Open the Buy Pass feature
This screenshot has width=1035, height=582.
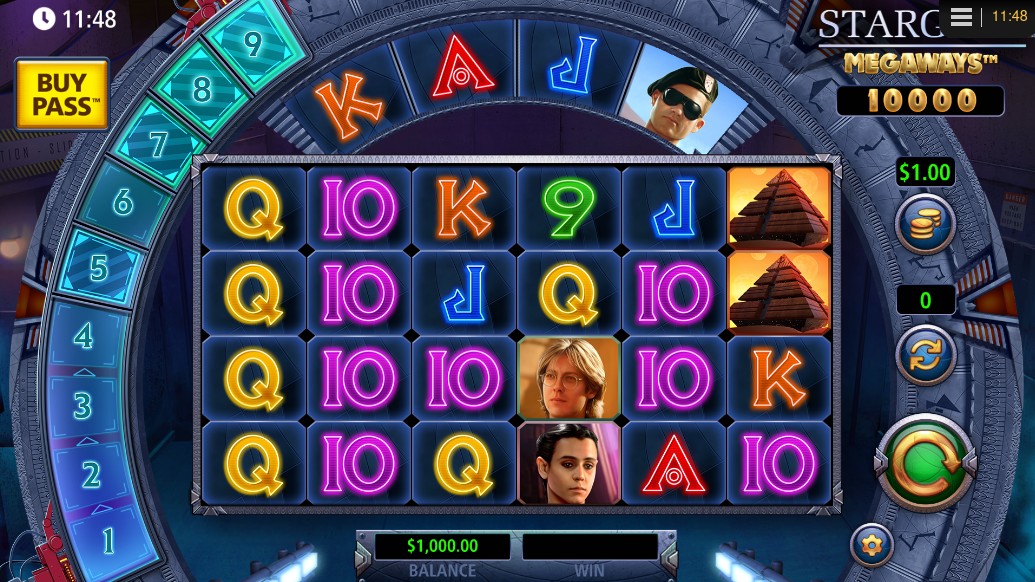click(x=61, y=93)
